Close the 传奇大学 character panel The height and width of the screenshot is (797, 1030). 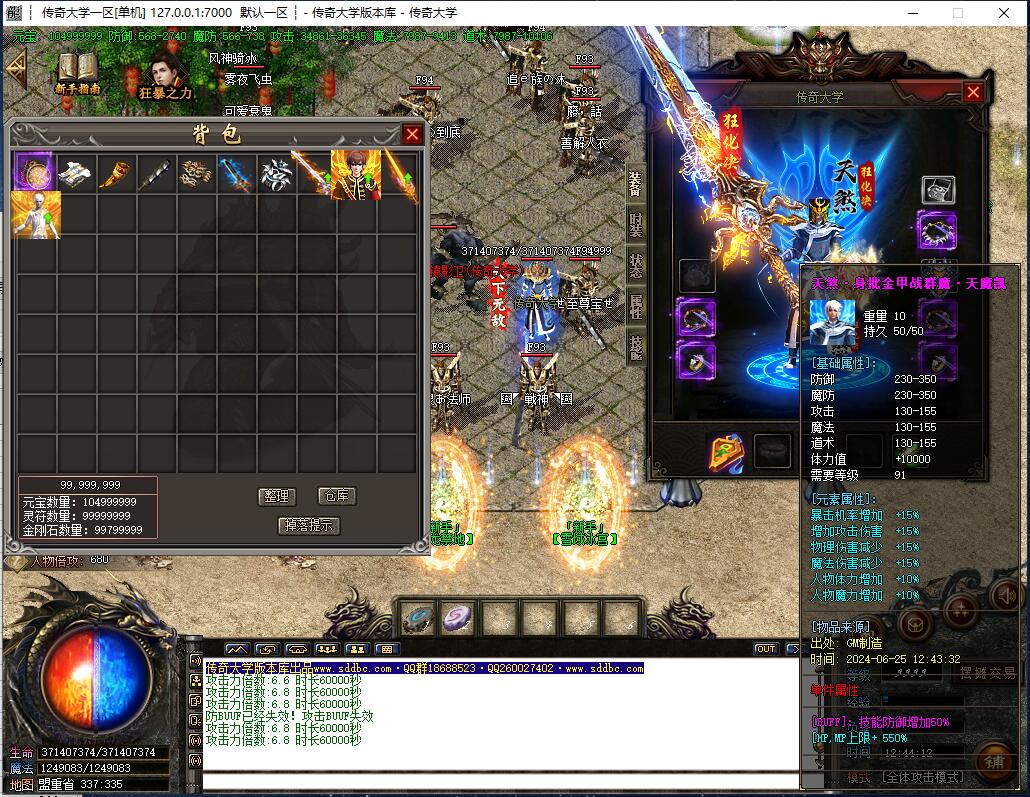click(973, 92)
